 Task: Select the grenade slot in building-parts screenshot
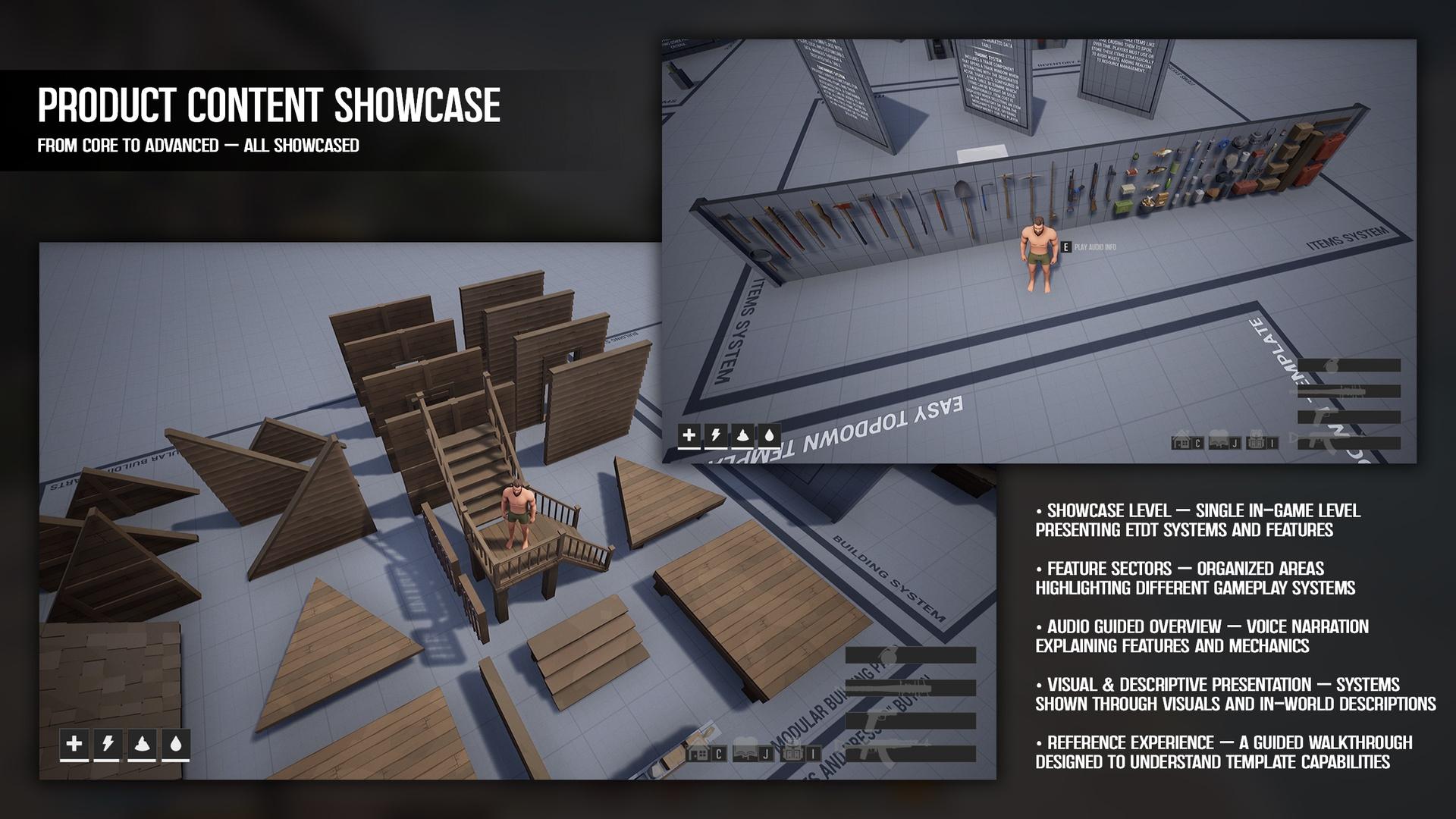click(x=910, y=655)
